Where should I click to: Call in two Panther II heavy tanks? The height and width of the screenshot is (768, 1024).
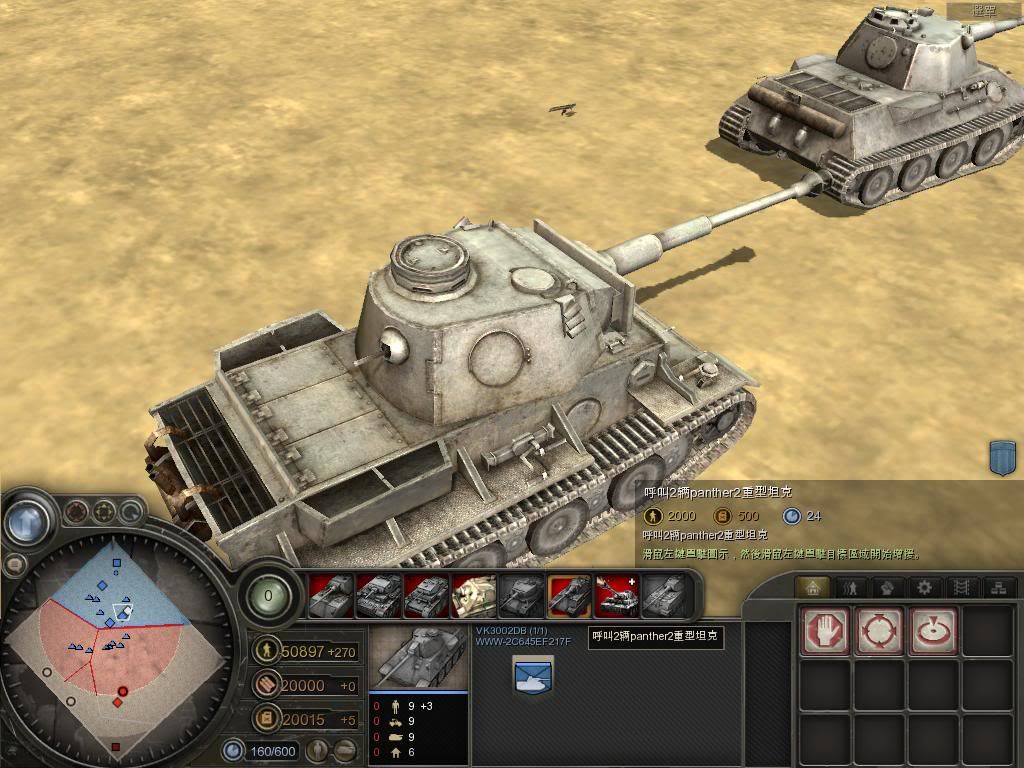pyautogui.click(x=570, y=596)
